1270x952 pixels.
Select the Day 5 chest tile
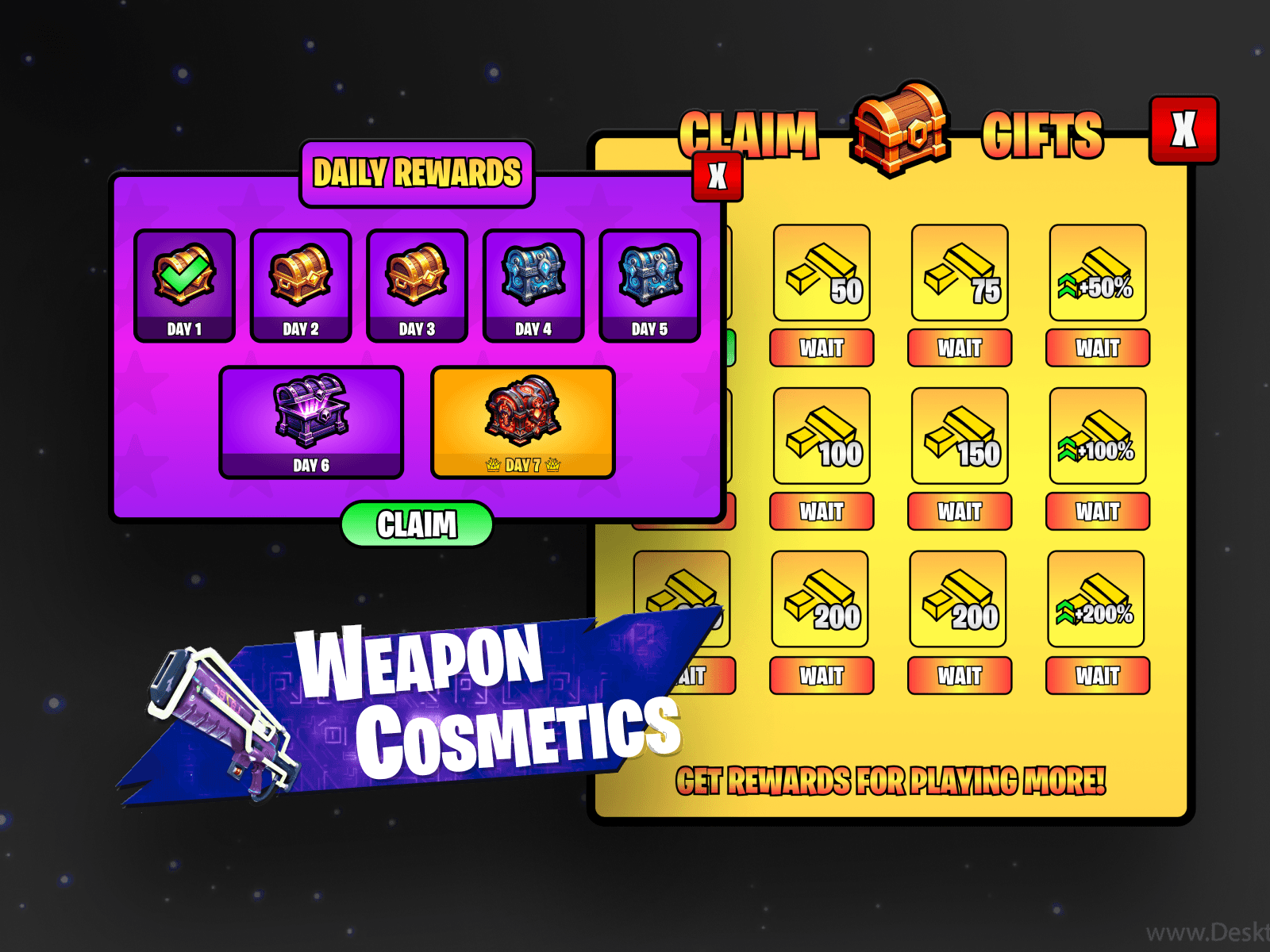click(x=649, y=285)
